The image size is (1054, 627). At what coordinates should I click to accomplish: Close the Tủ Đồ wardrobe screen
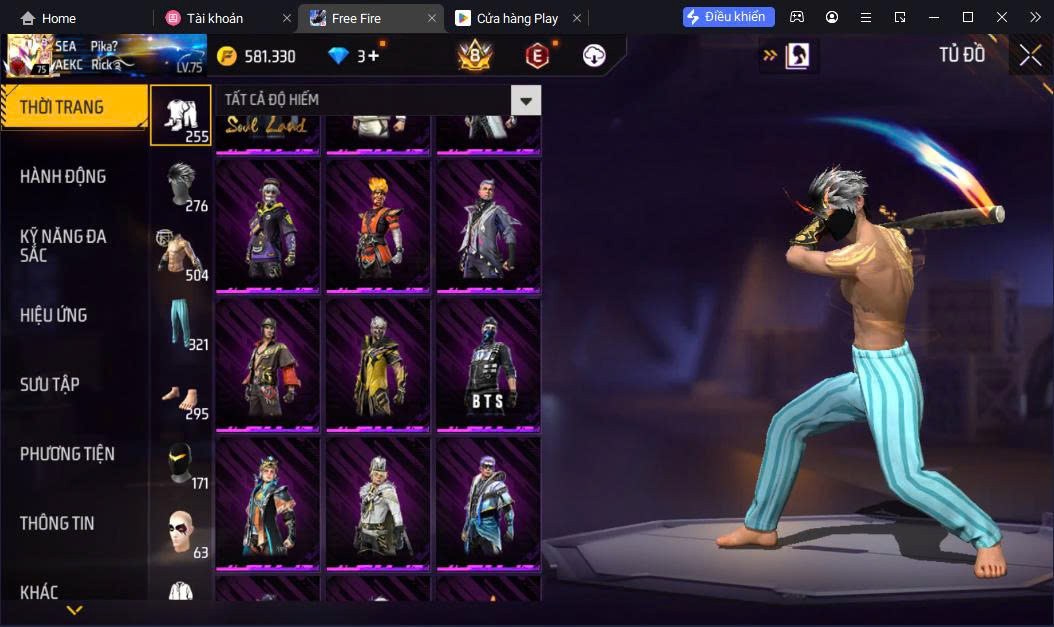[x=1030, y=56]
